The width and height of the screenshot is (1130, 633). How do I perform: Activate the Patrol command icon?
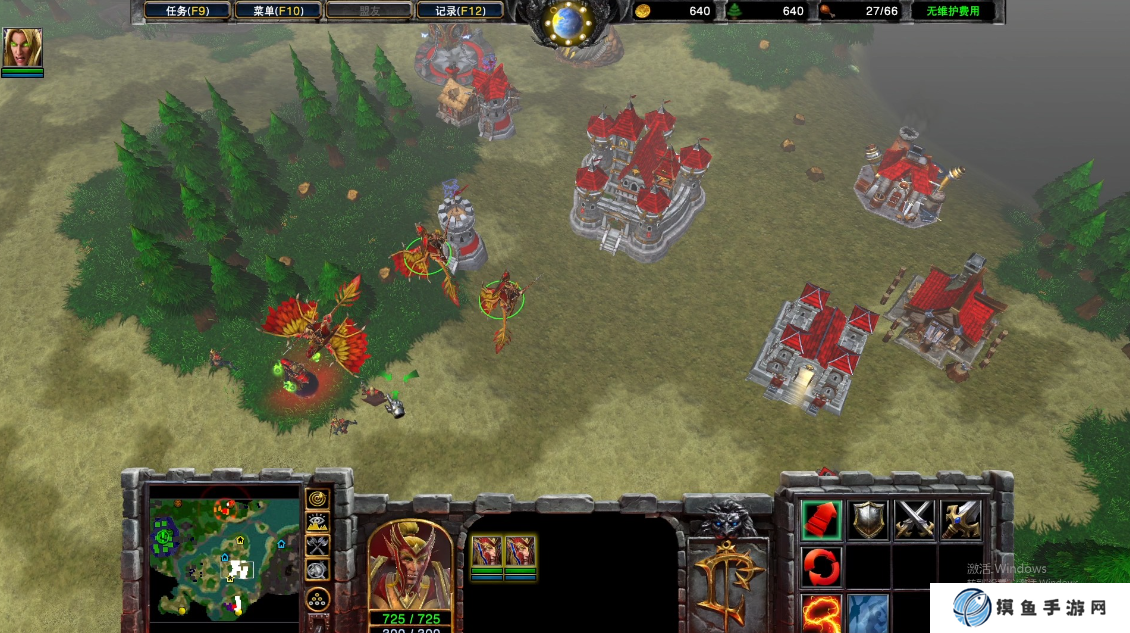(x=960, y=519)
